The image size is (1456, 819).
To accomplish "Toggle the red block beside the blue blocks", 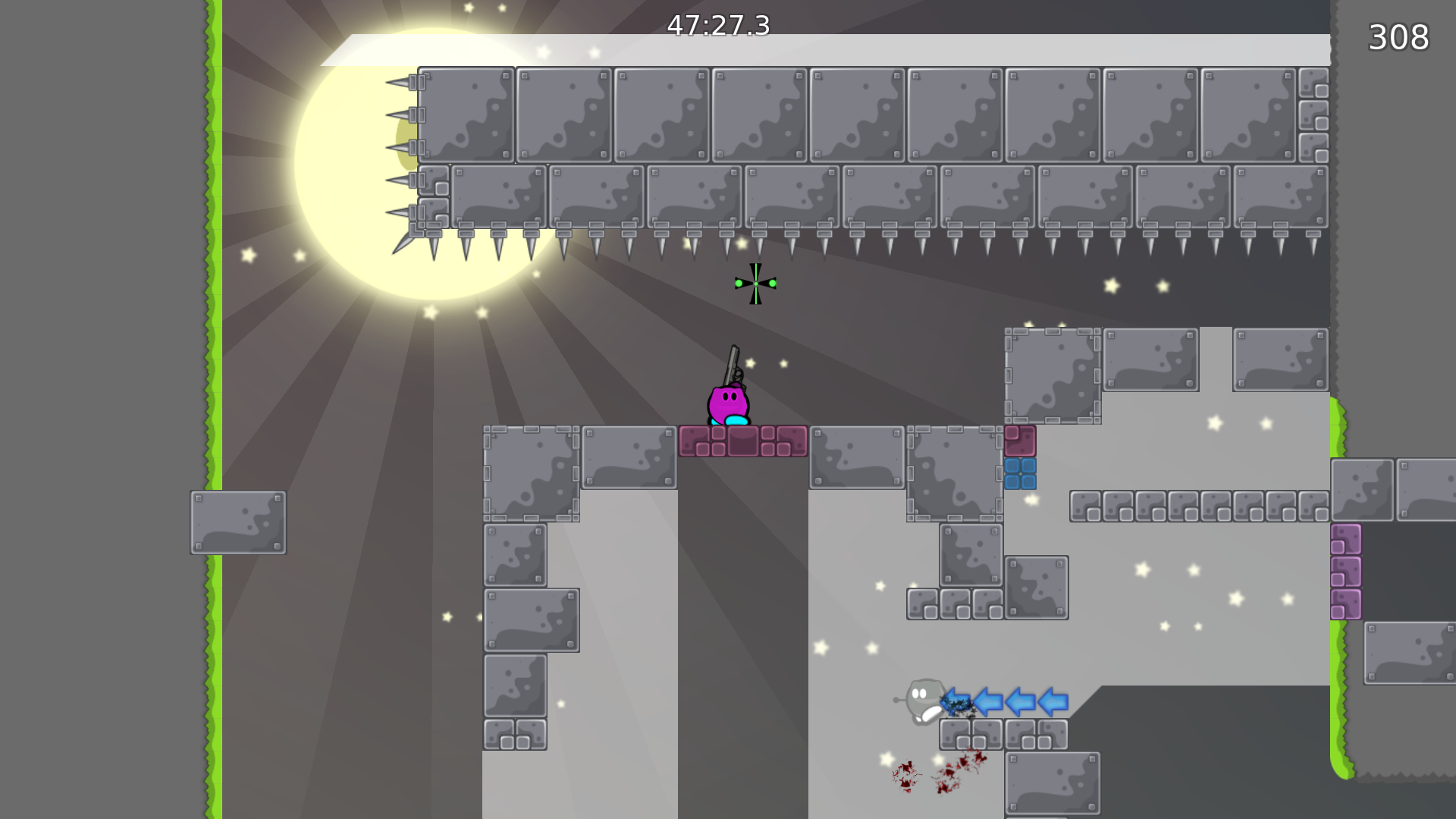I will [1019, 440].
